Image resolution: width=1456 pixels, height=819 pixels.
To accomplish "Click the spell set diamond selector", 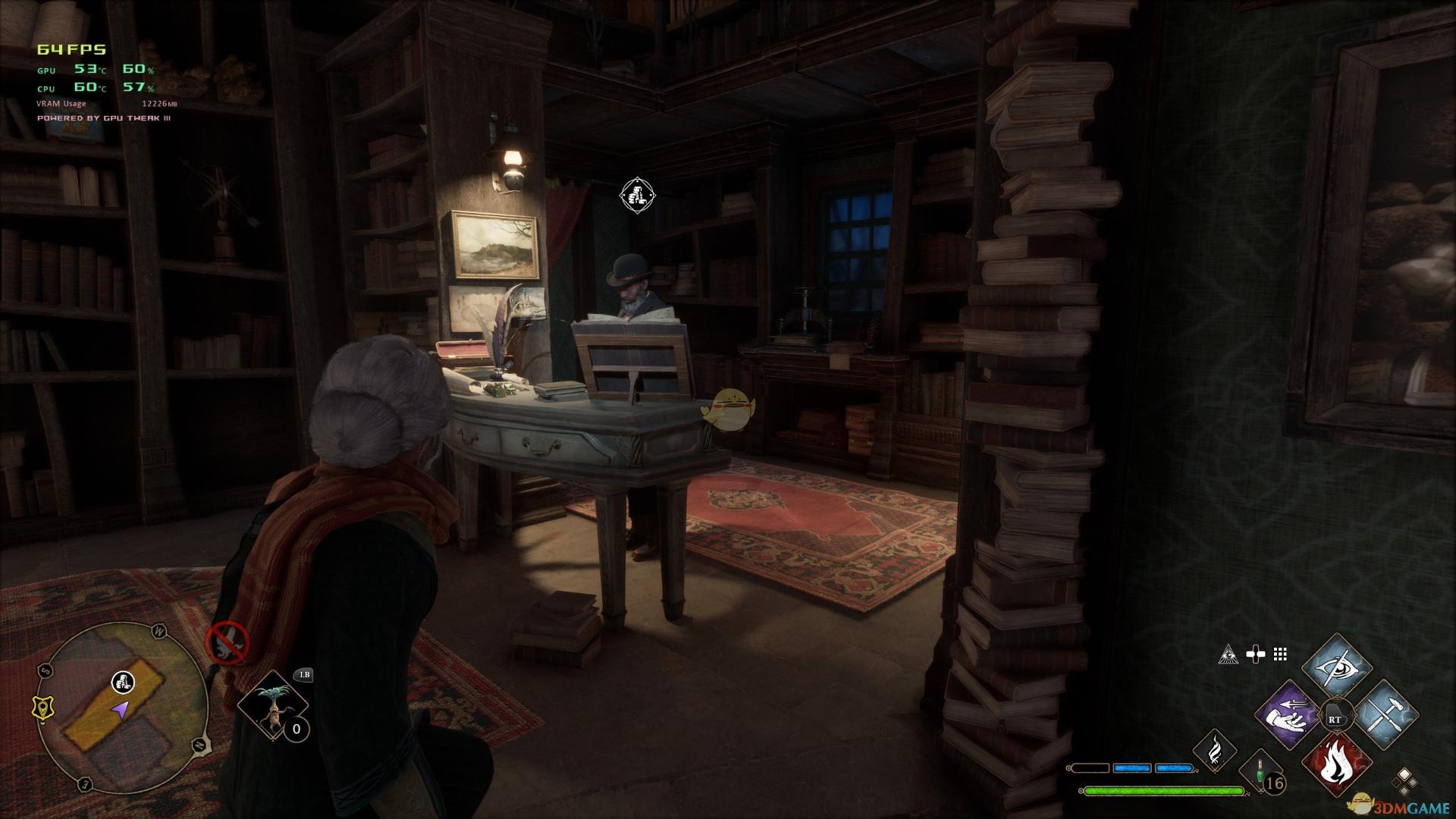I will 1404,780.
